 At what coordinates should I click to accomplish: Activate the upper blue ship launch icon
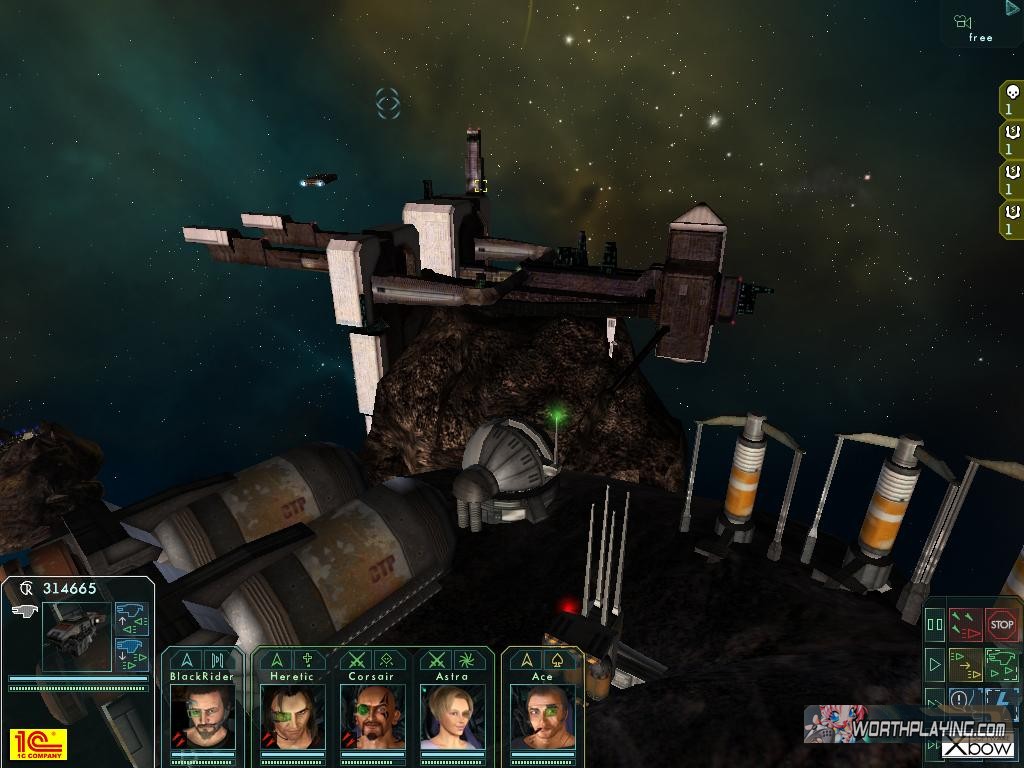click(131, 619)
